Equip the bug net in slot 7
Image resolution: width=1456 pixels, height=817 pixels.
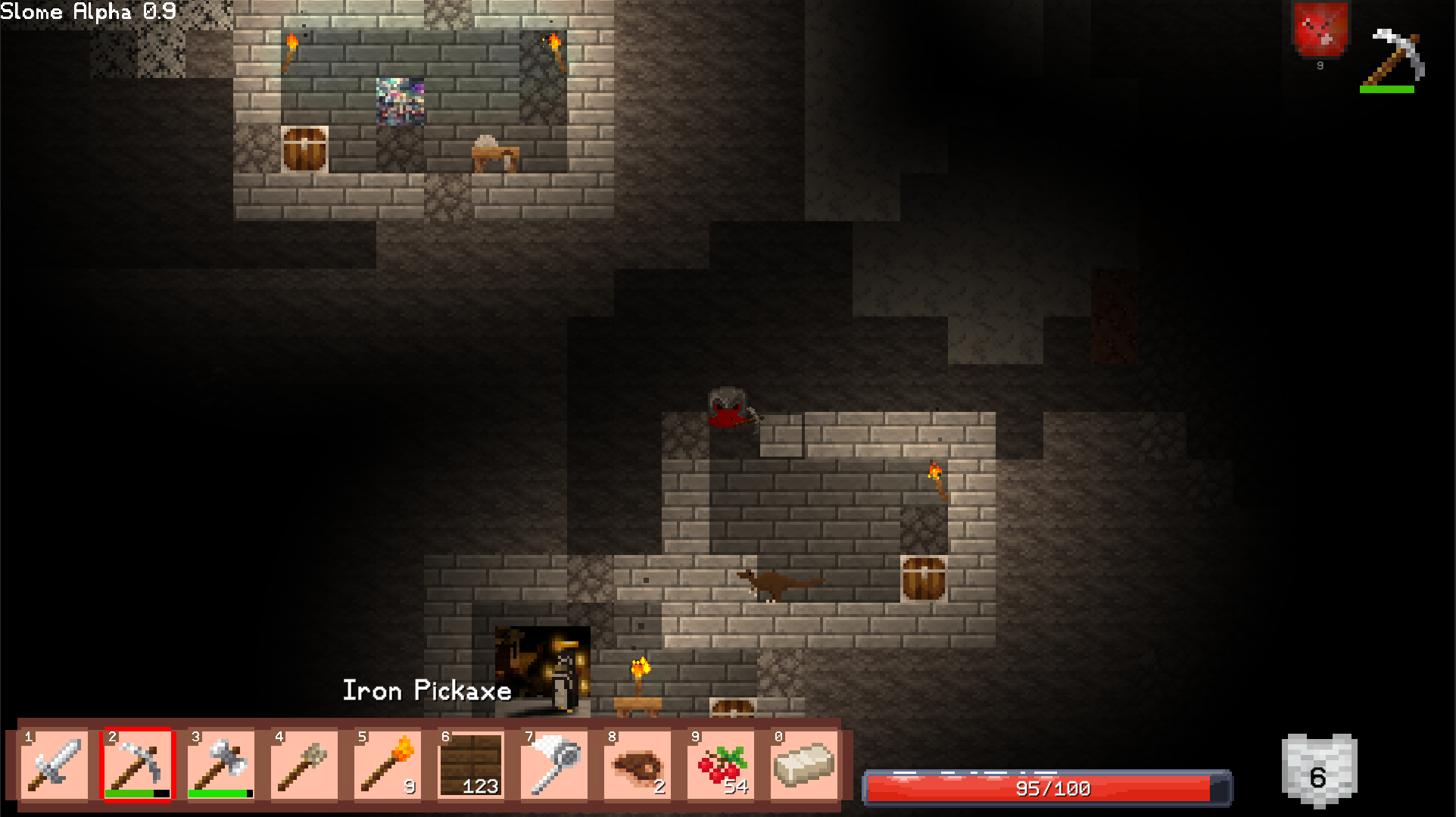pos(553,763)
